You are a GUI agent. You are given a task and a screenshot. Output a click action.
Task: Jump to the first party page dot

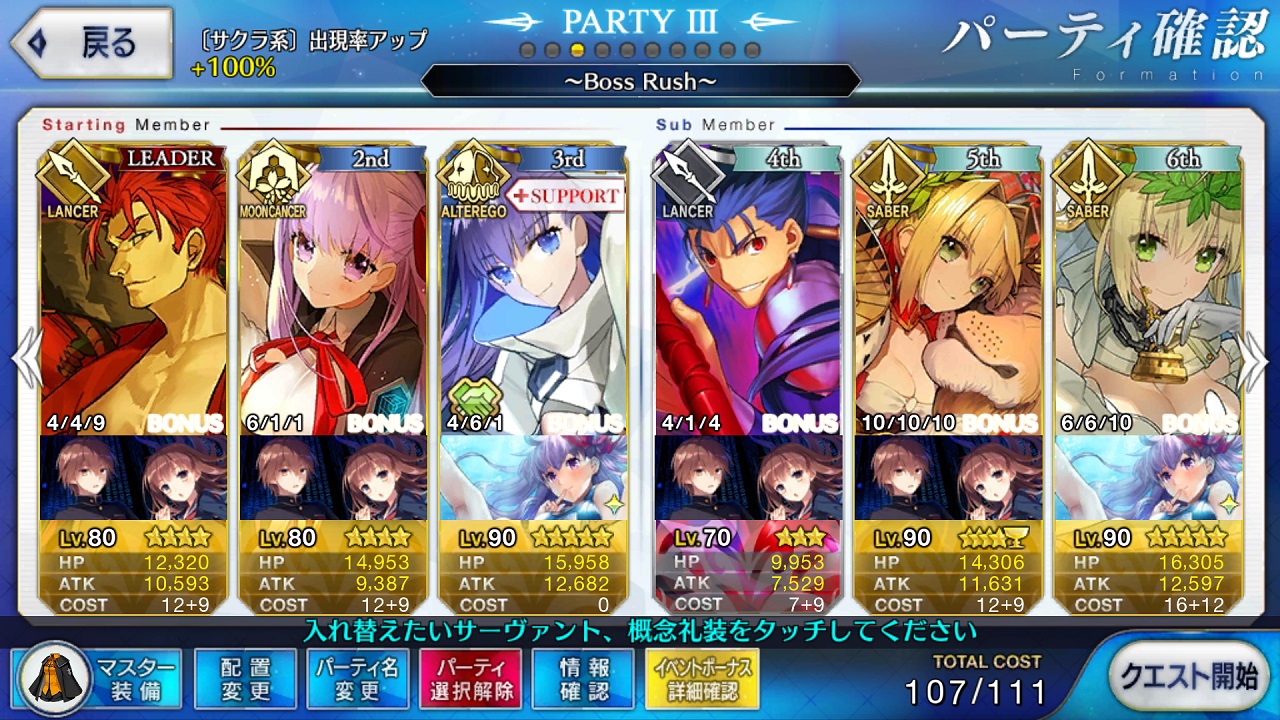pyautogui.click(x=527, y=50)
